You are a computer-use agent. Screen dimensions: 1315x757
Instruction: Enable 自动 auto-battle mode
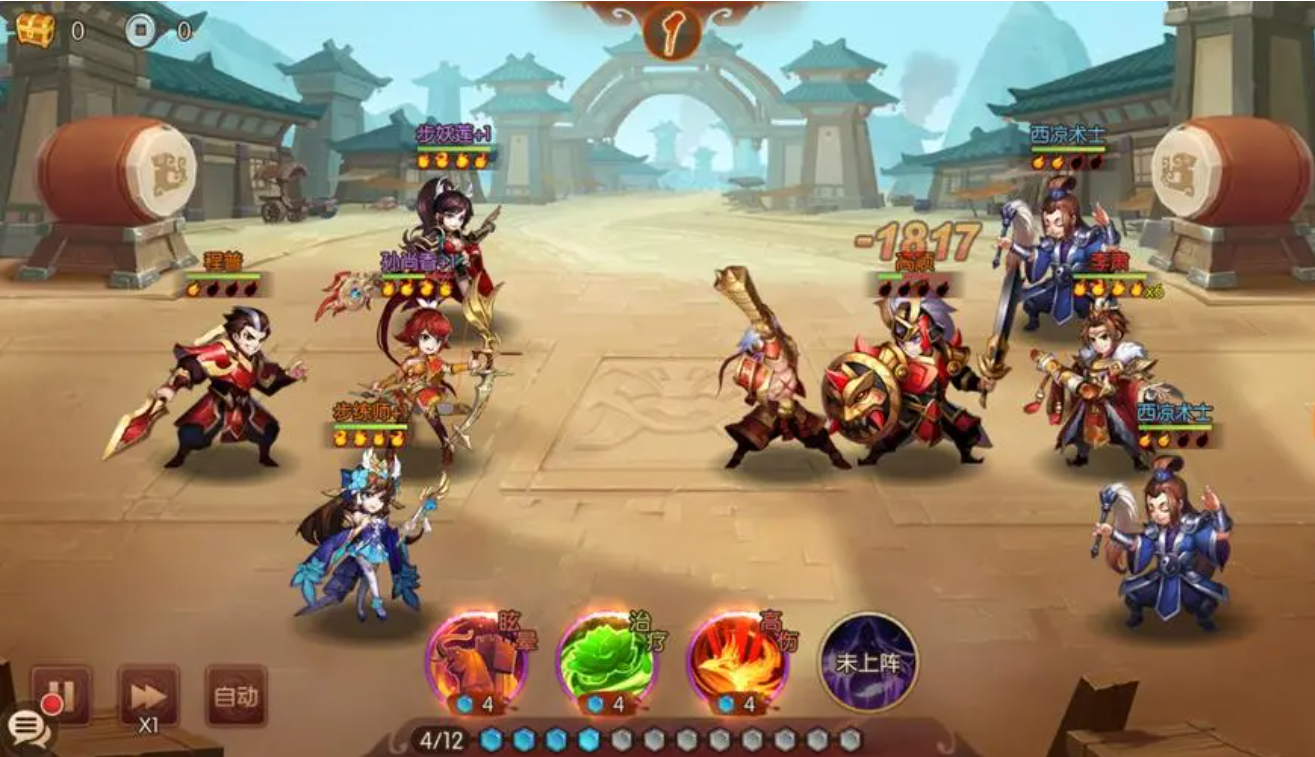(236, 690)
